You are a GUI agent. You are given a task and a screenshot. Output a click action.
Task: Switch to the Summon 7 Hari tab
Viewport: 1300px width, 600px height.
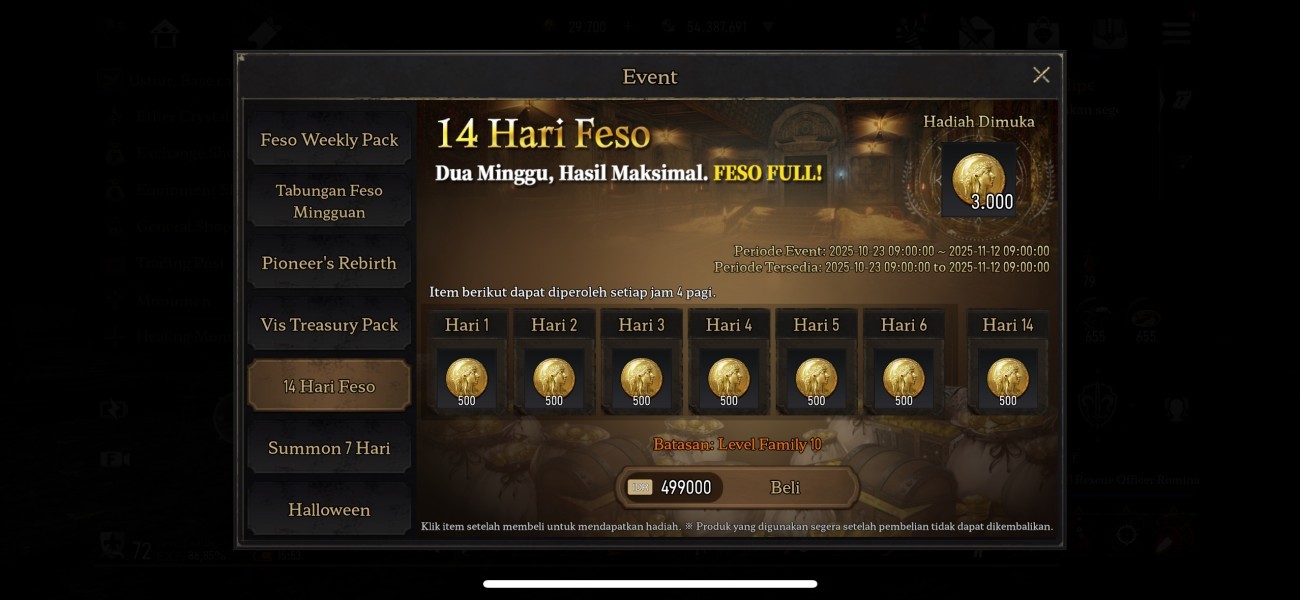[x=329, y=448]
